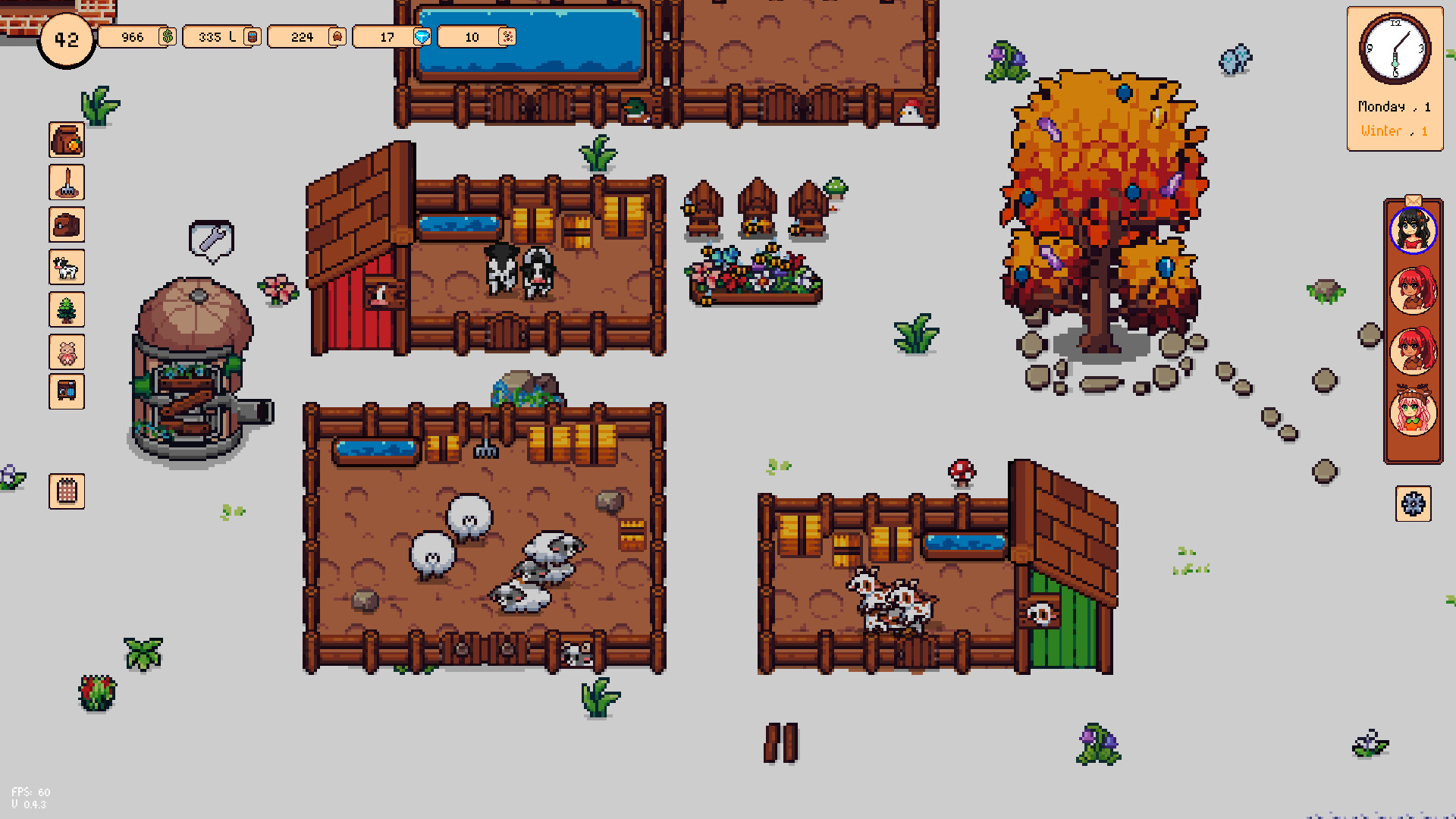This screenshot has width=1456, height=819.
Task: Click the money counter showing 966
Action: pos(136,36)
